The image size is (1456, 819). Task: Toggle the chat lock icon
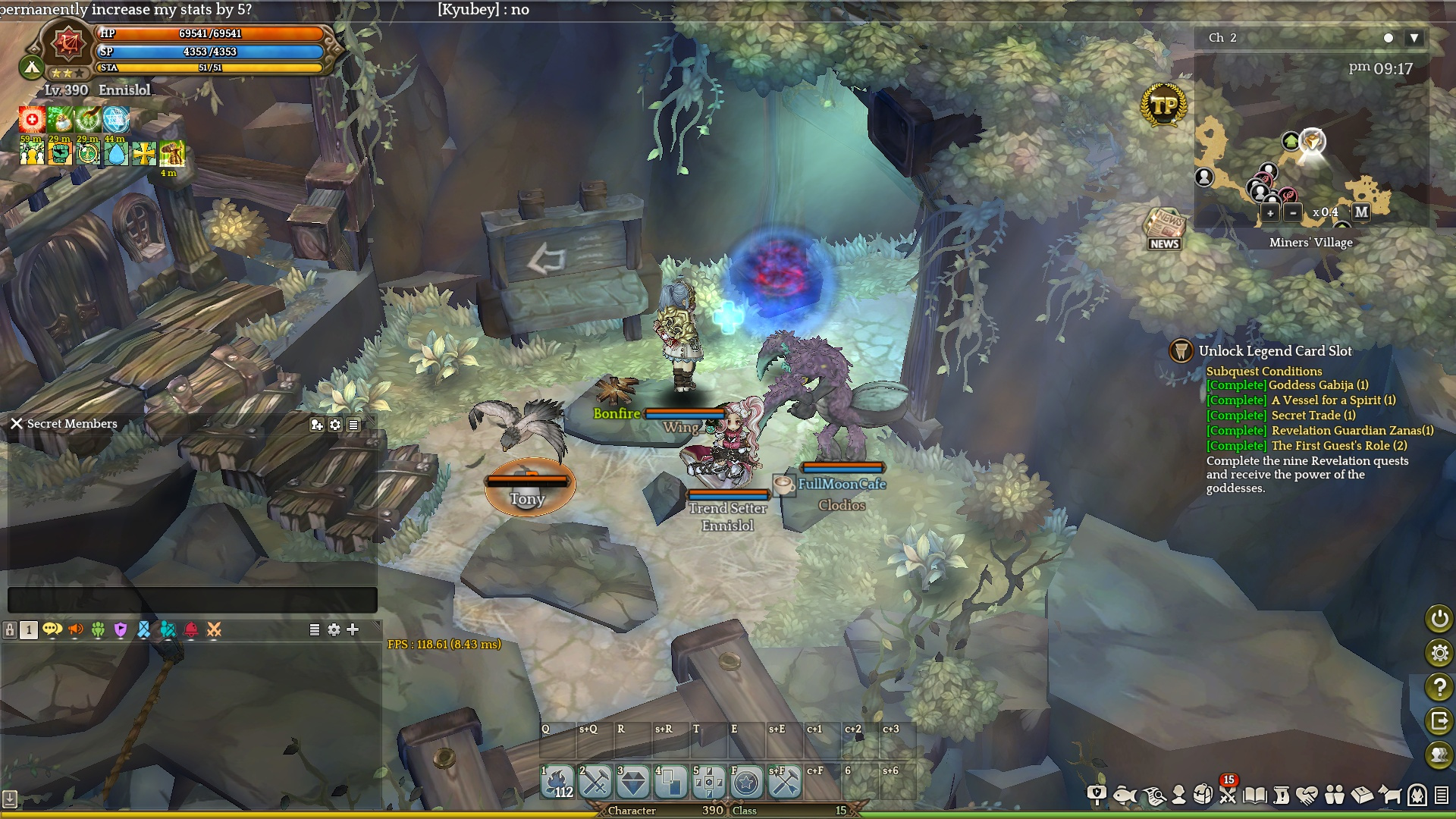10,630
